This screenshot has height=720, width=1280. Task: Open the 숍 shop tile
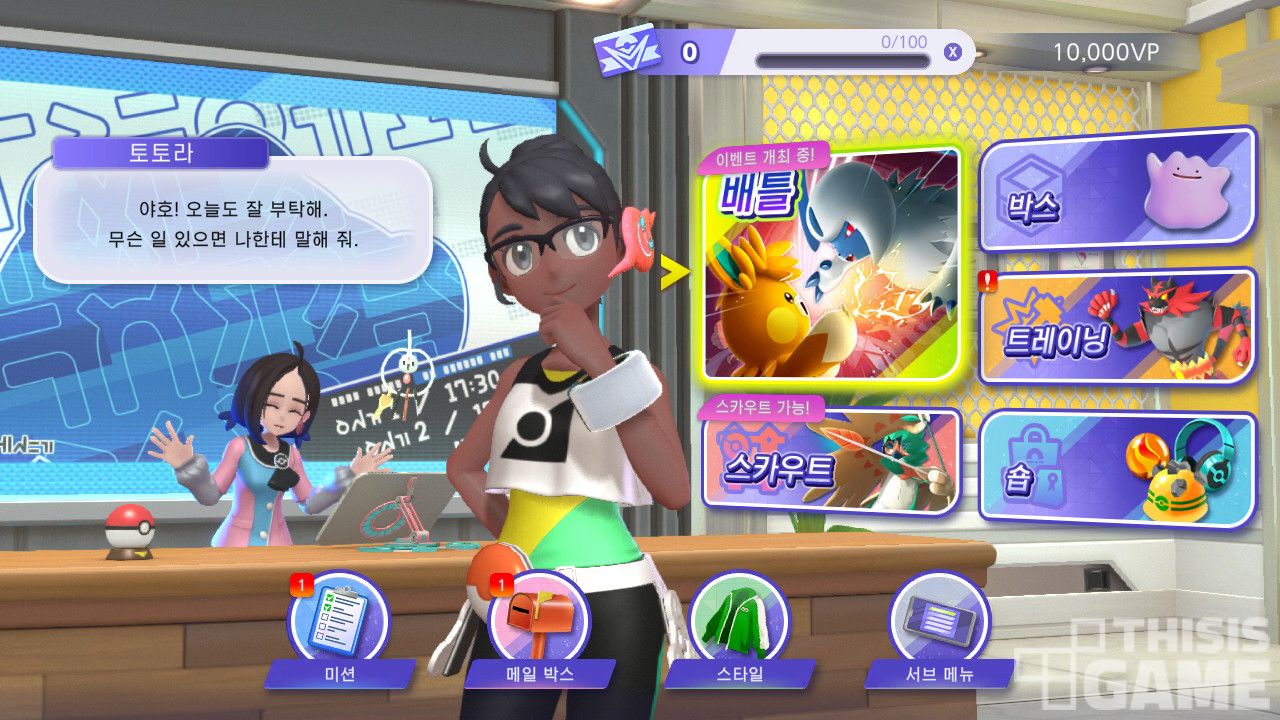(1116, 470)
